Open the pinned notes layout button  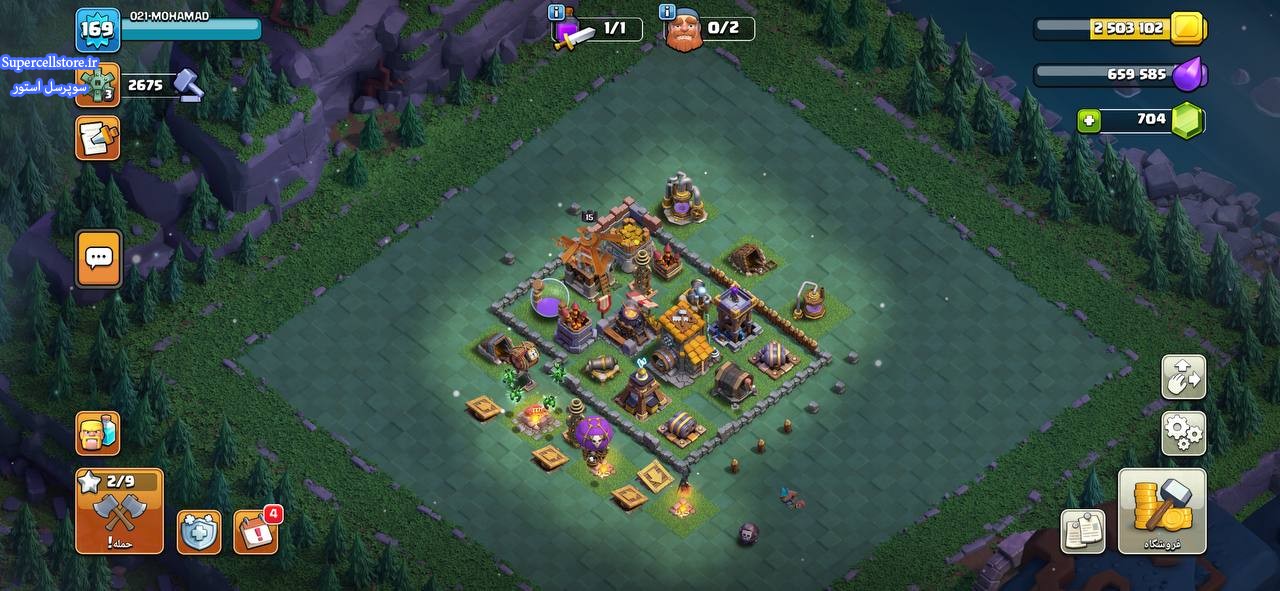pyautogui.click(x=1083, y=531)
